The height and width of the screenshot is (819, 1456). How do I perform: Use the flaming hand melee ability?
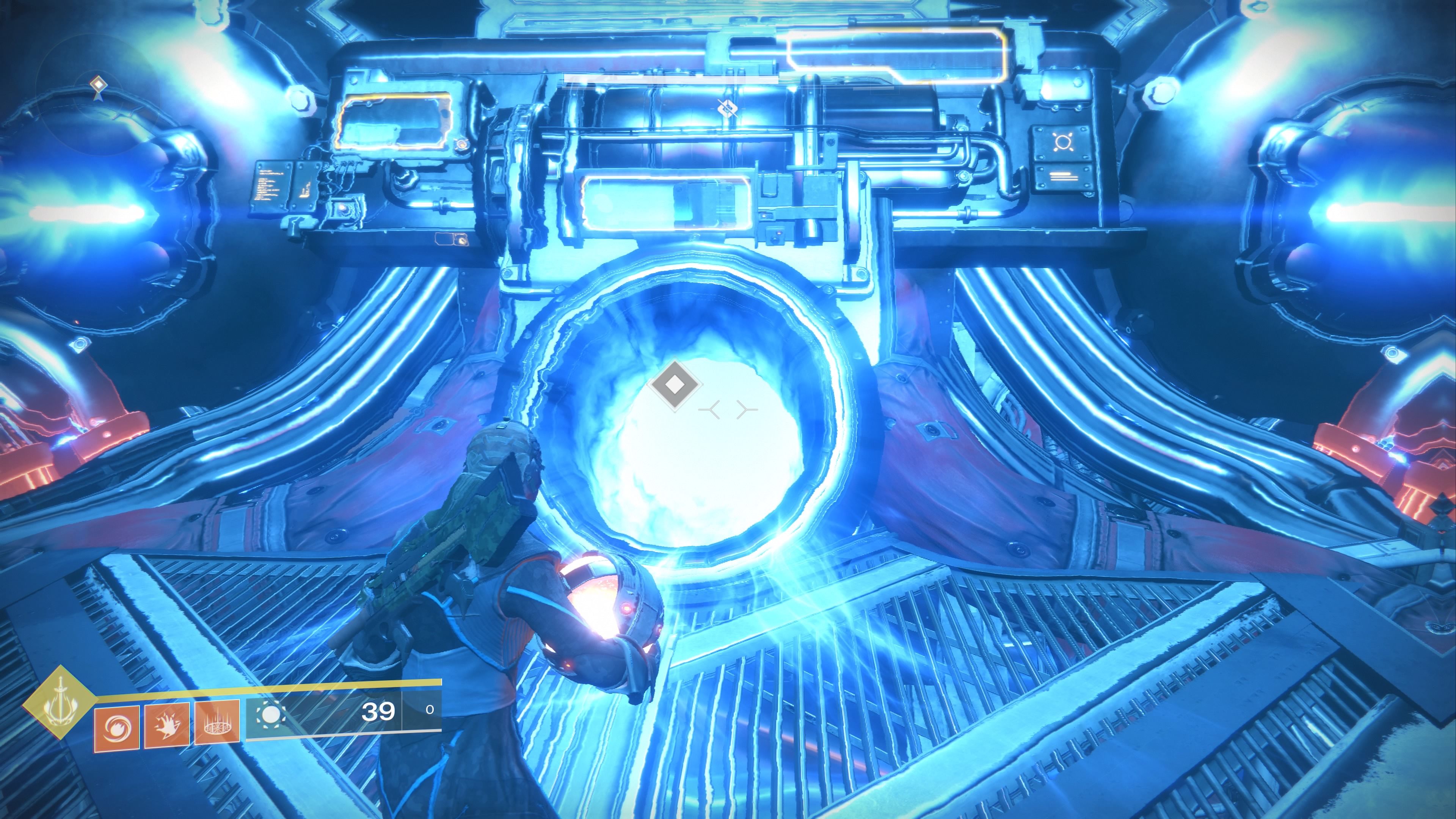167,725
